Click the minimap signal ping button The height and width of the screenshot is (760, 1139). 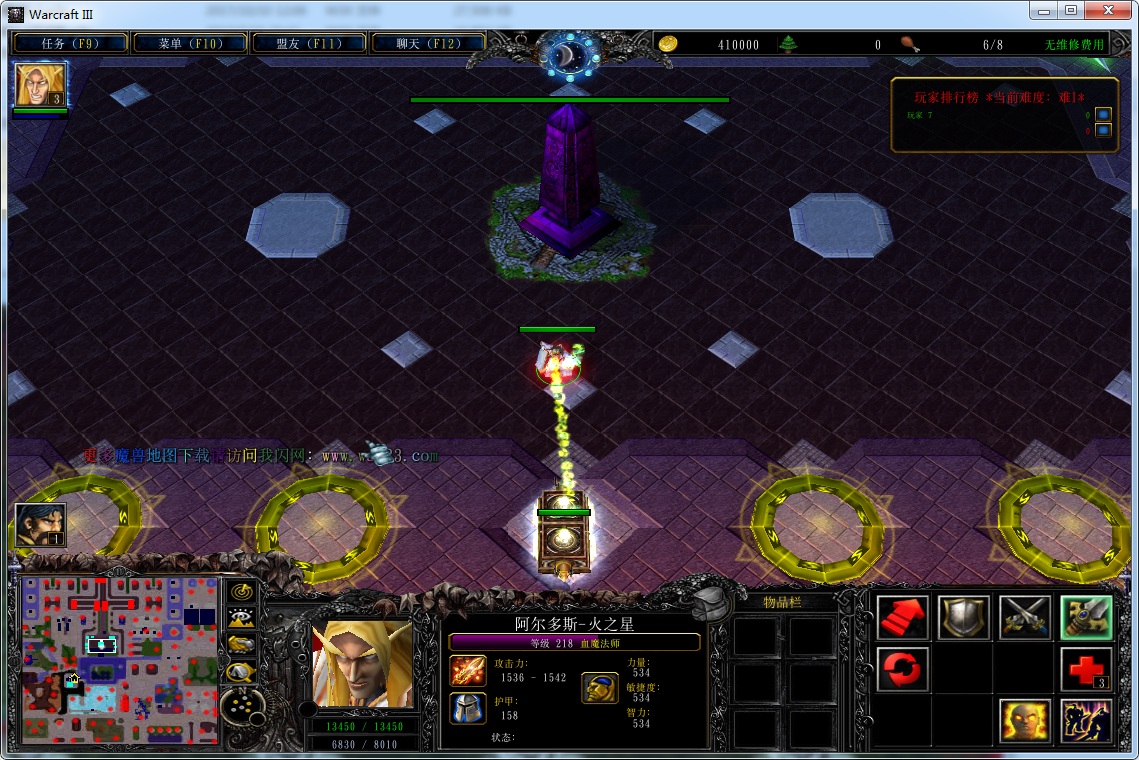[241, 592]
